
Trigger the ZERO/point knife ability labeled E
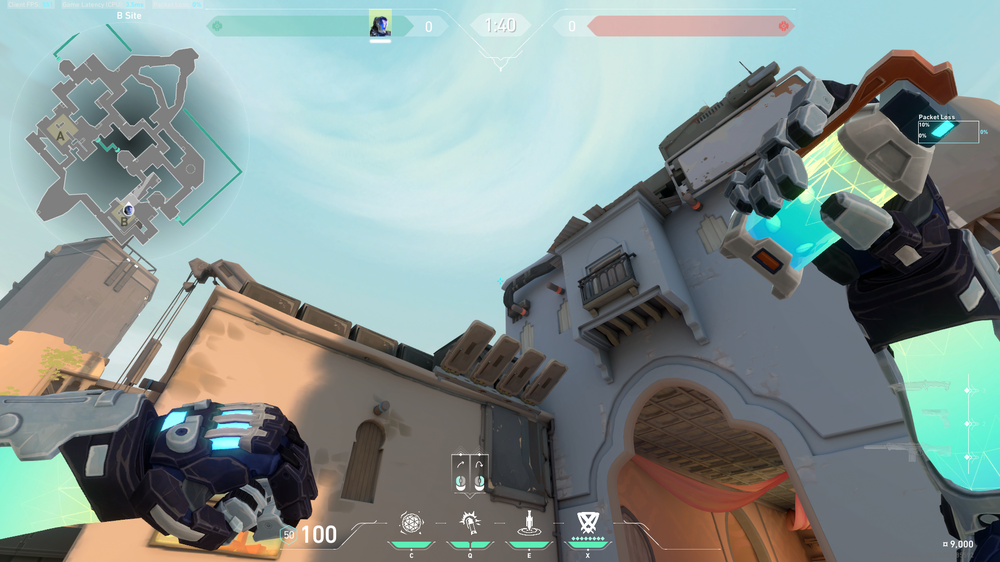(x=528, y=523)
